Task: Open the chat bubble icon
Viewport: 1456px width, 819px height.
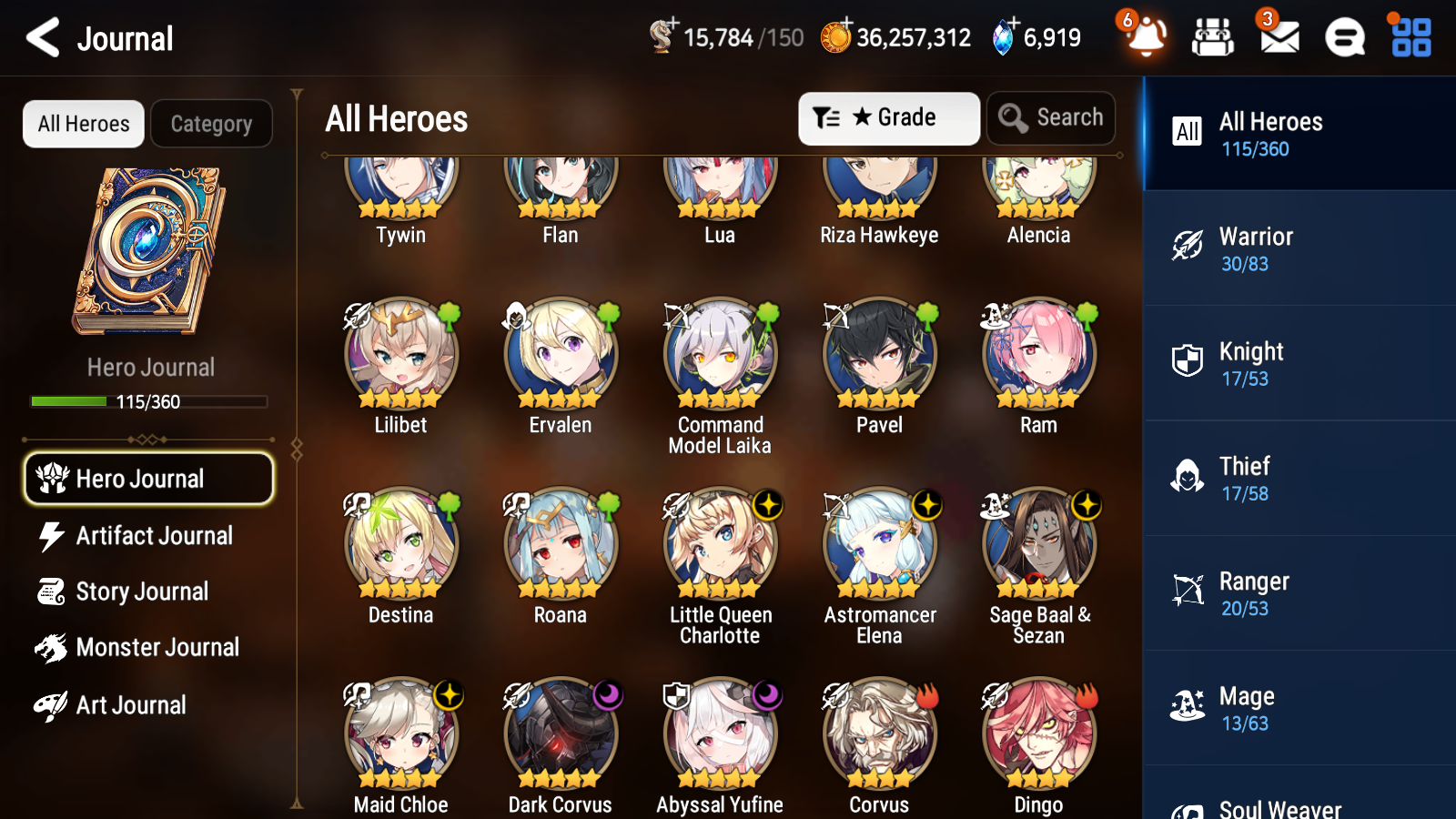Action: coord(1344,38)
